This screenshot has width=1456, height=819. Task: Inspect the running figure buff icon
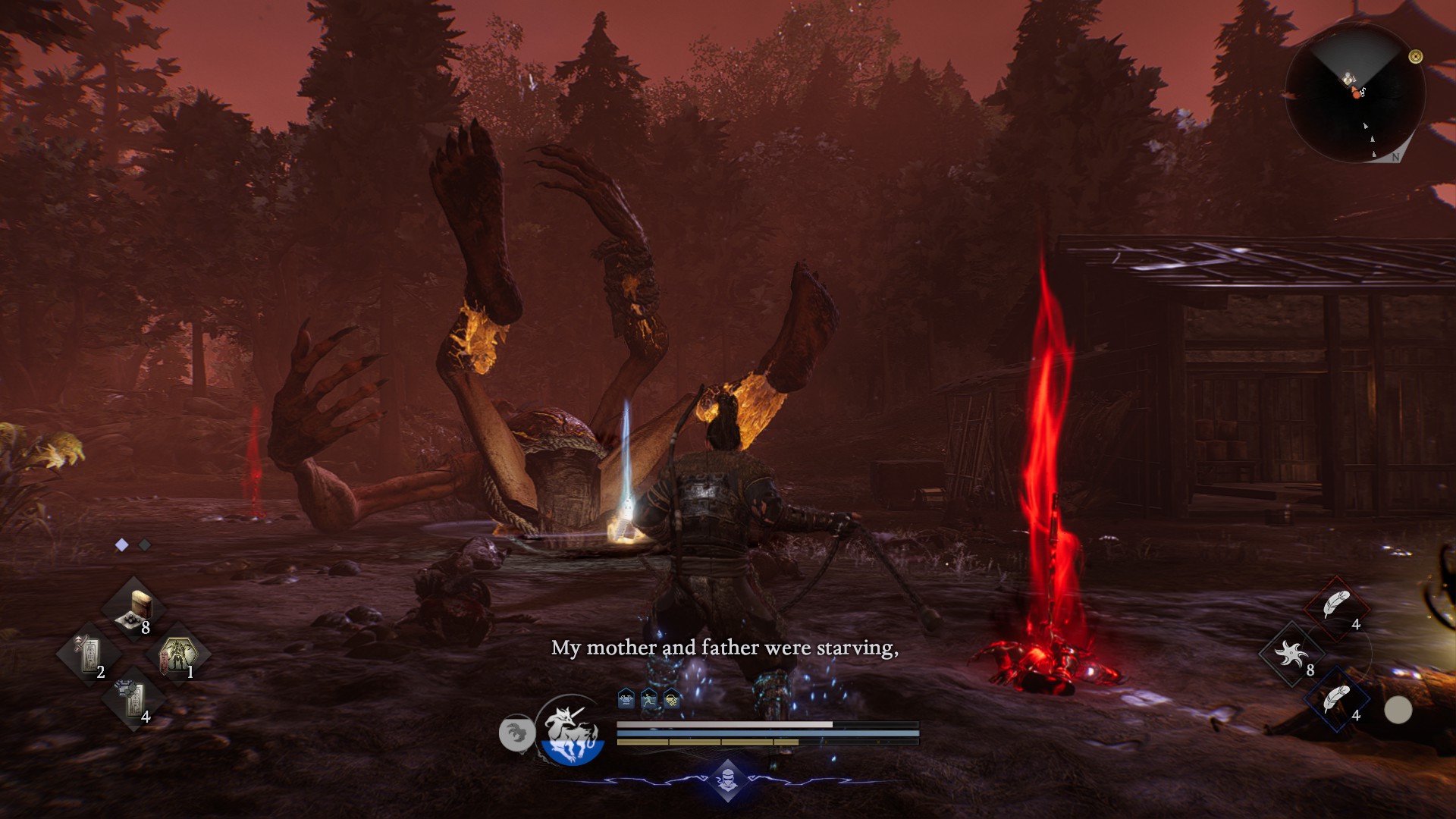coord(648,698)
